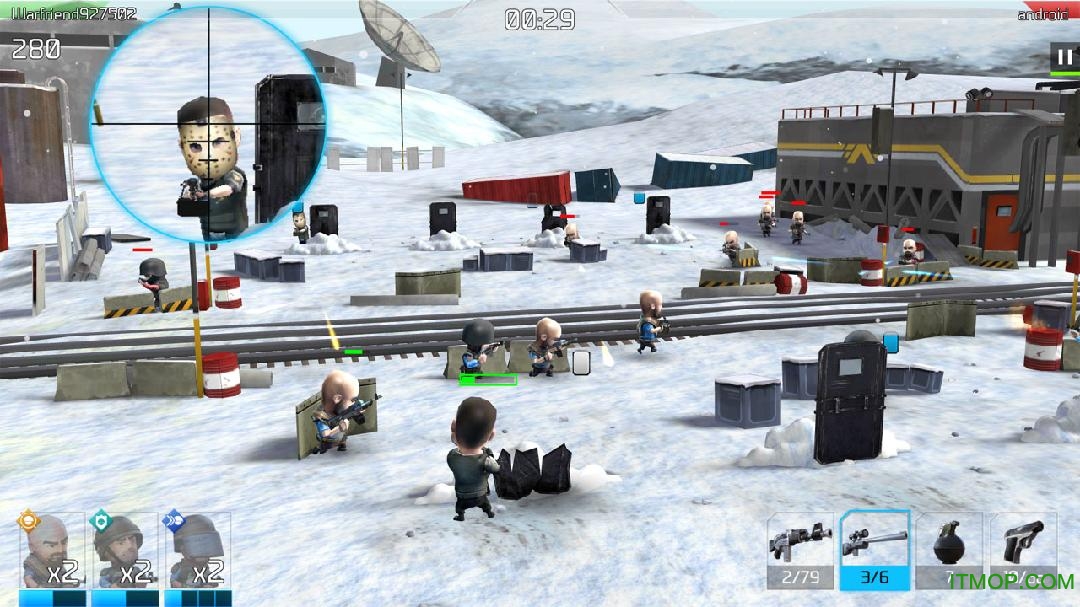This screenshot has height=607, width=1080.
Task: Deploy the bald bearded soldier unit
Action: 52,553
